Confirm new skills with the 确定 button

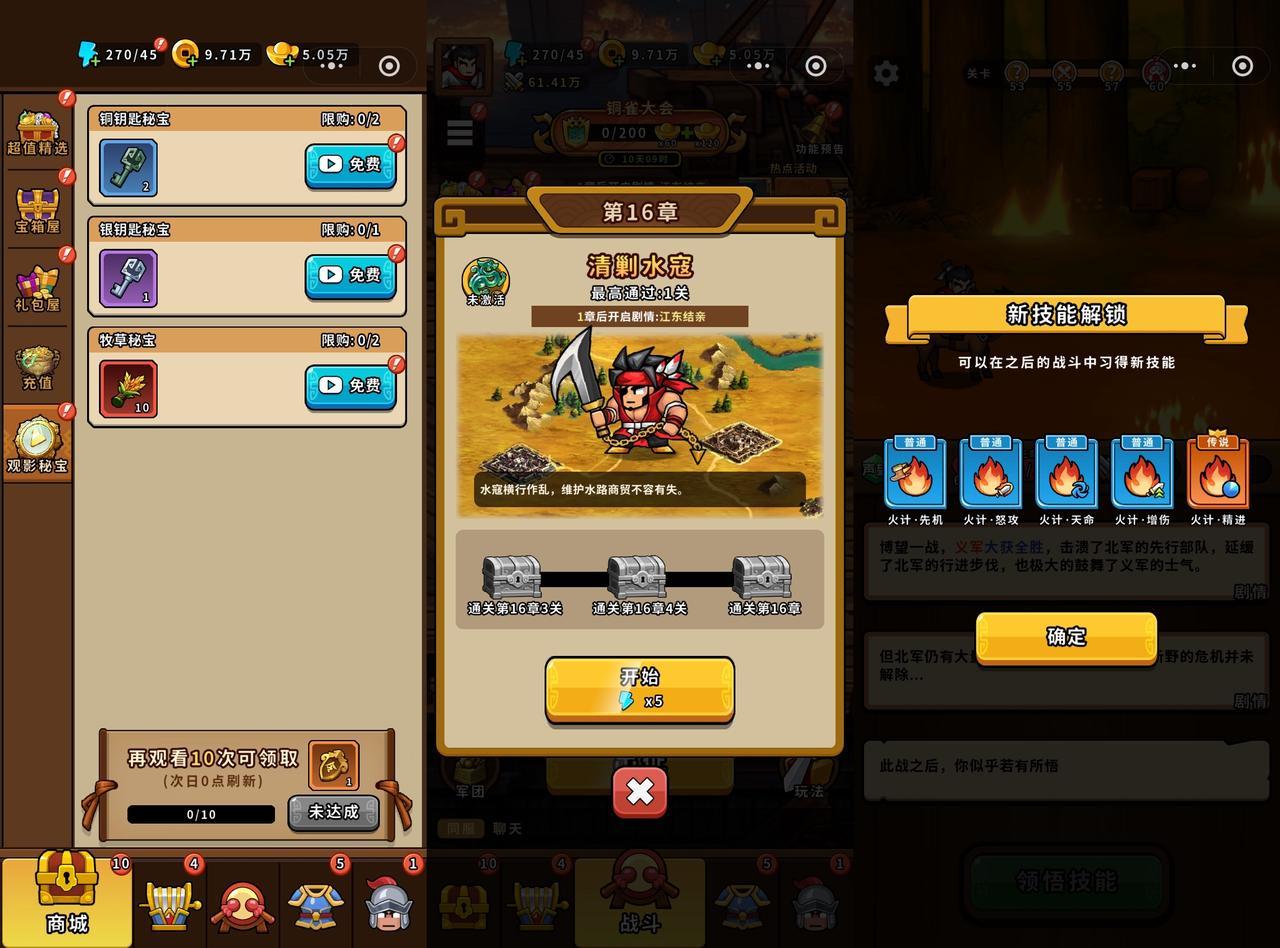pos(1063,637)
